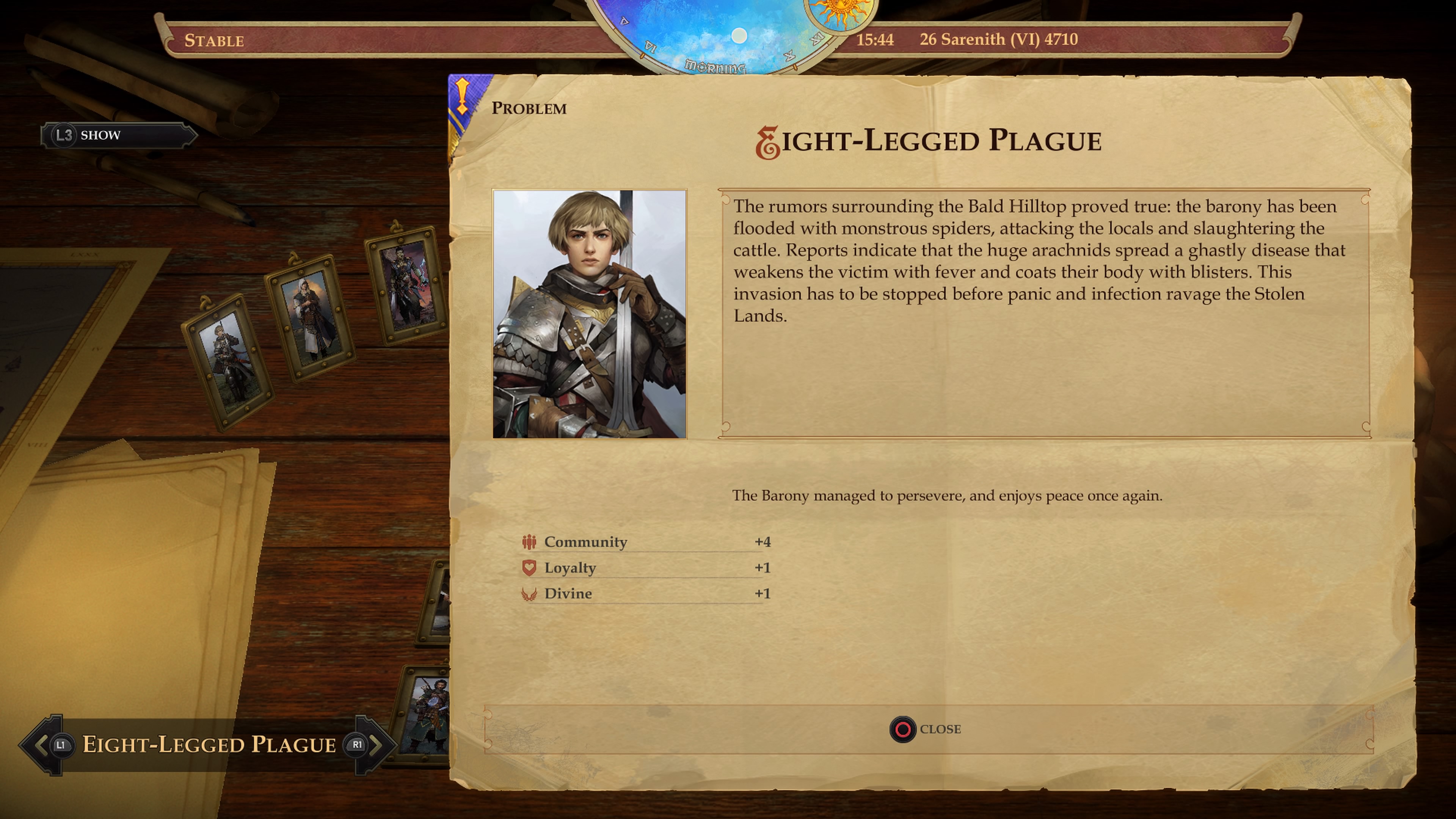Pick the white-robed advisor card on table

click(x=309, y=317)
